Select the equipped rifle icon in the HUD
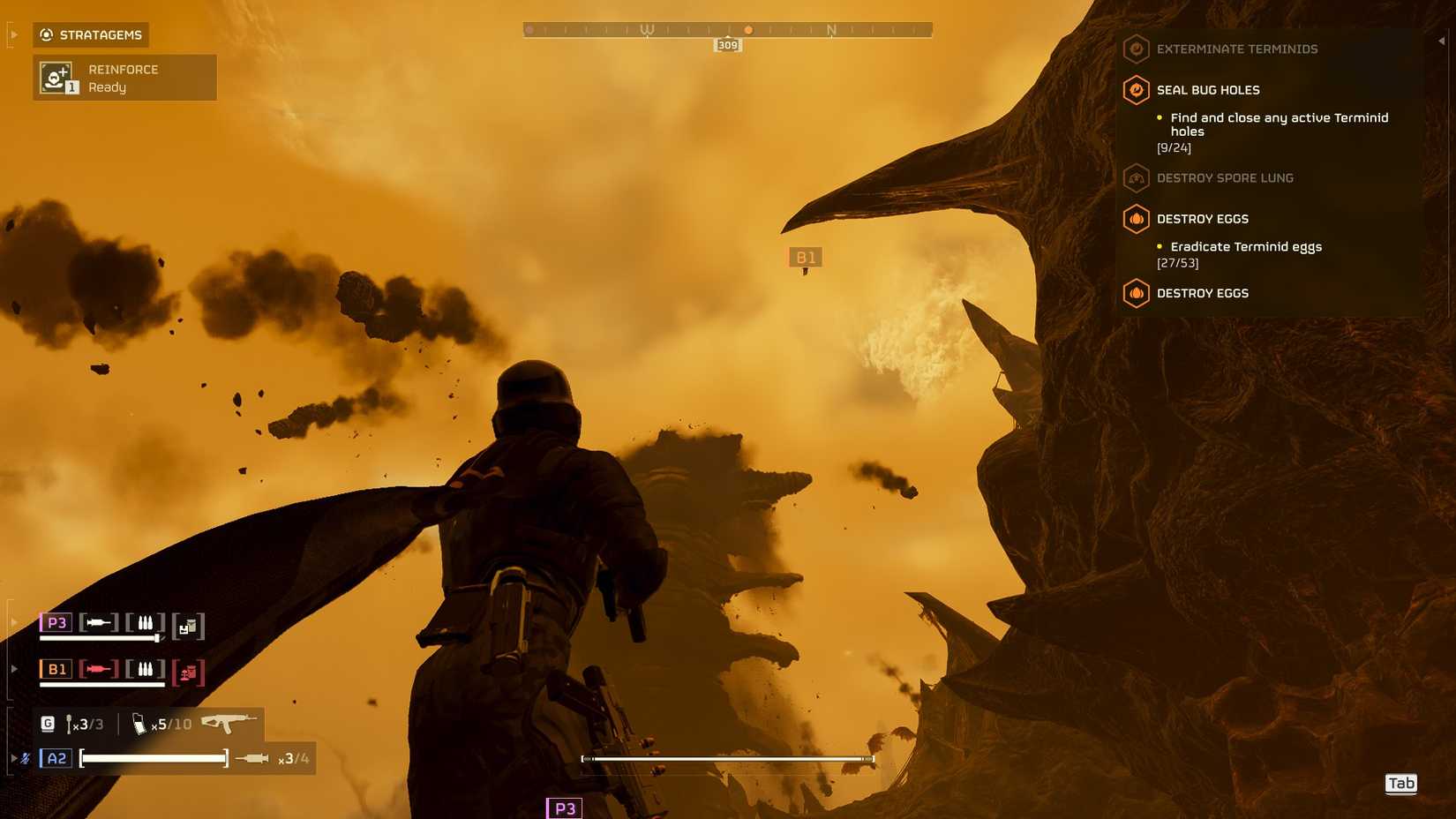 tap(227, 722)
